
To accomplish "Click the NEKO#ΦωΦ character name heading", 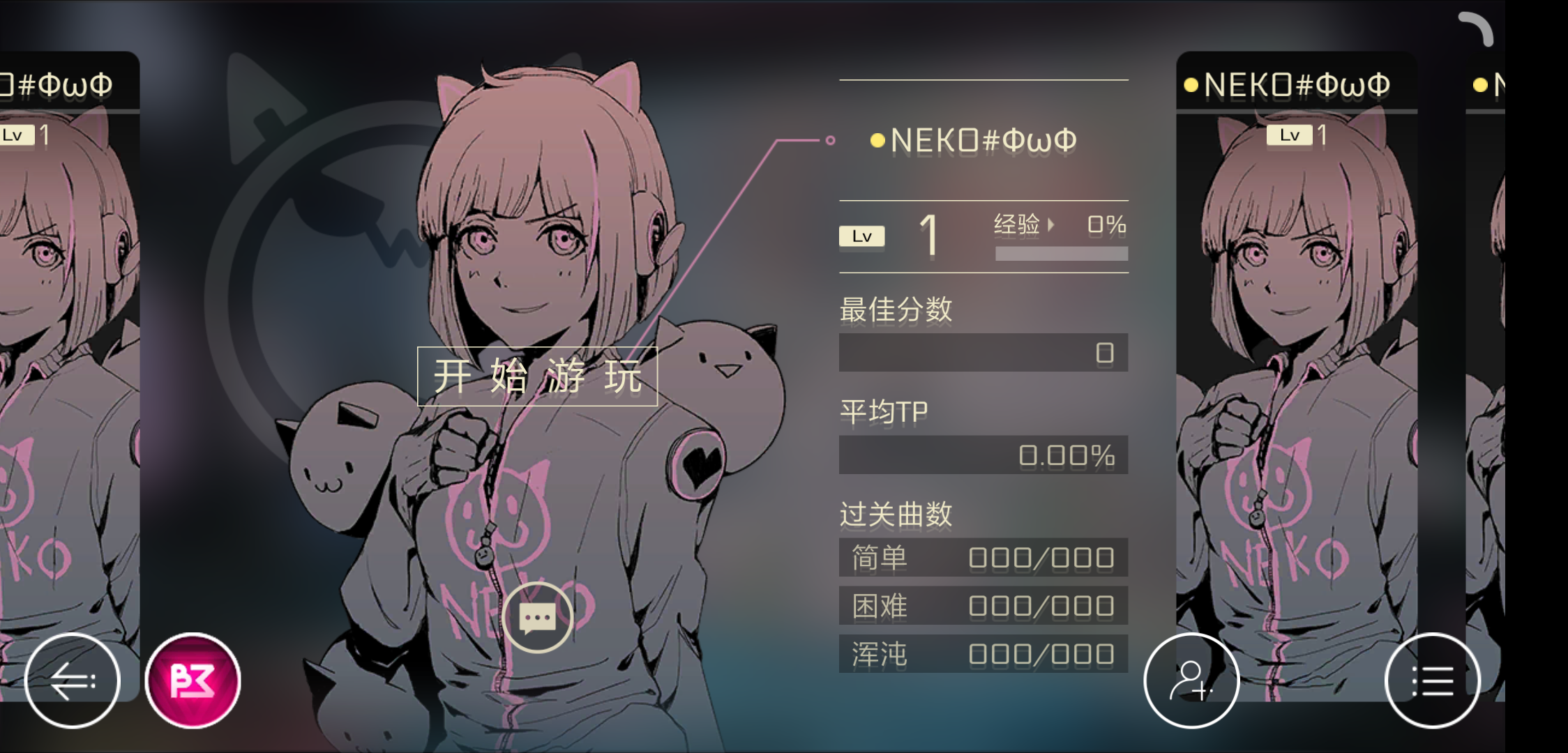I will 983,141.
